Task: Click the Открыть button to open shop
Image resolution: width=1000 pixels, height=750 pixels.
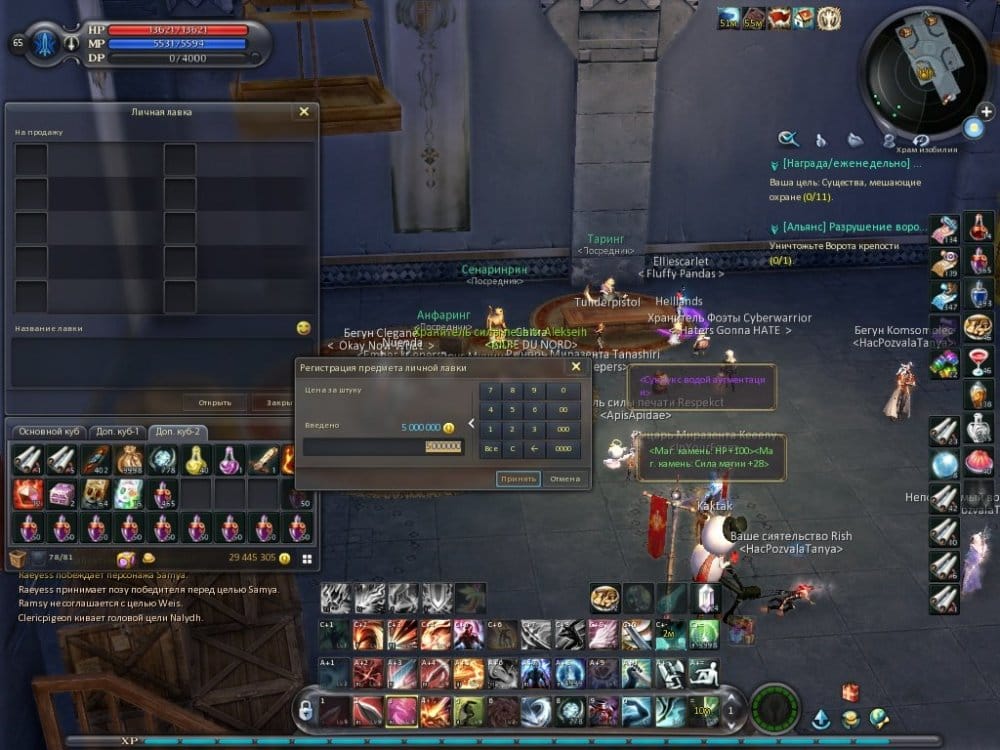Action: point(214,403)
